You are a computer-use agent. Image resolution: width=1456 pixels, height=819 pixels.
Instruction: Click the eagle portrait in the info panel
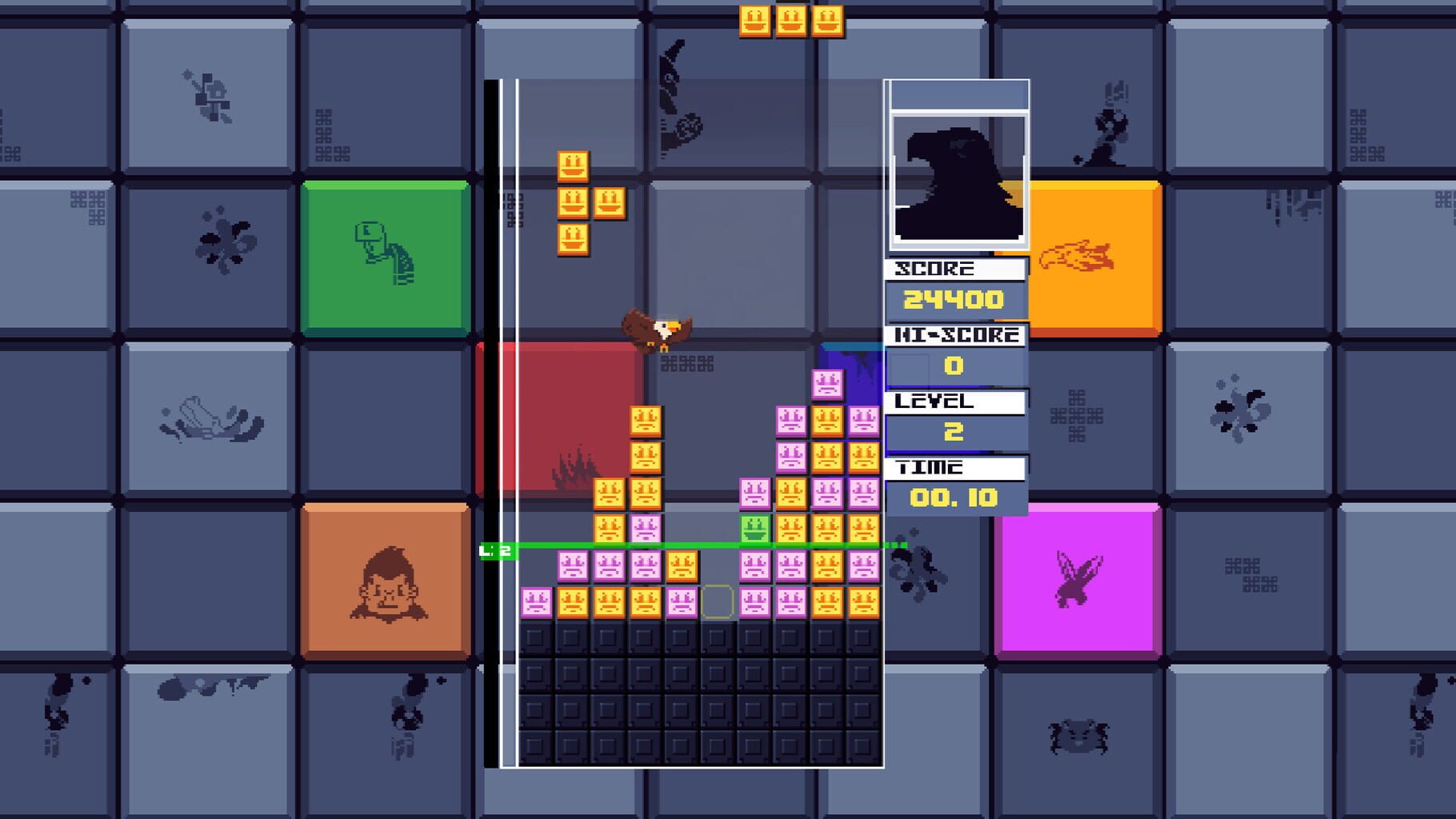tap(957, 180)
